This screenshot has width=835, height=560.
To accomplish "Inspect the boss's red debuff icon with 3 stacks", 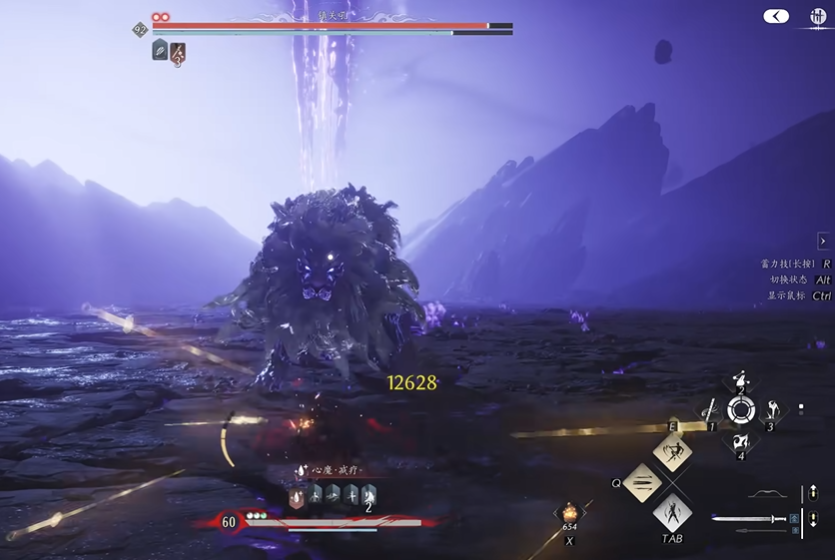I will click(178, 52).
